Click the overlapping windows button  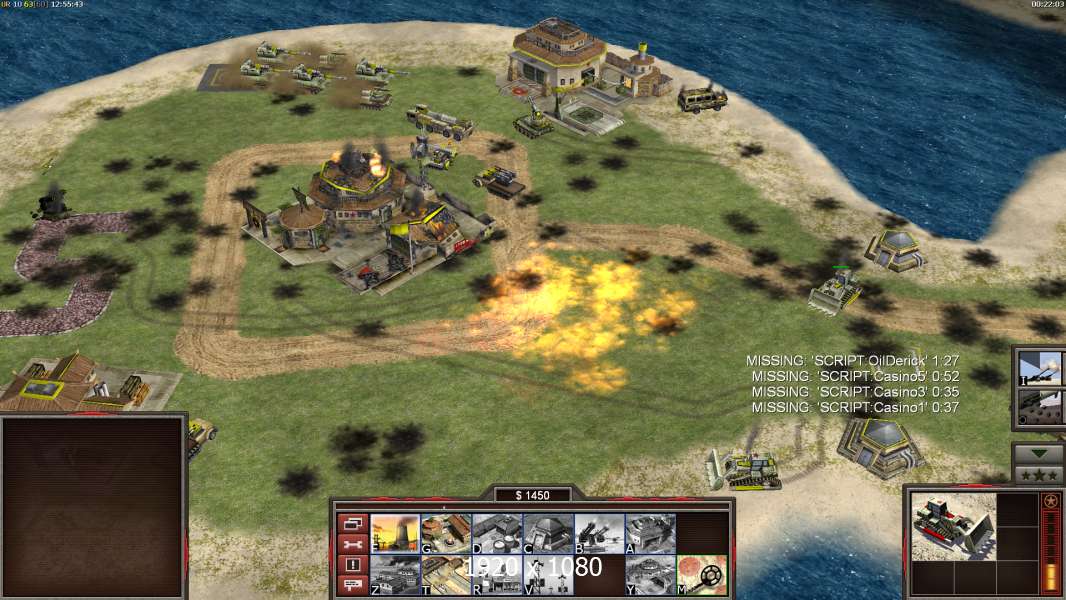coord(352,523)
